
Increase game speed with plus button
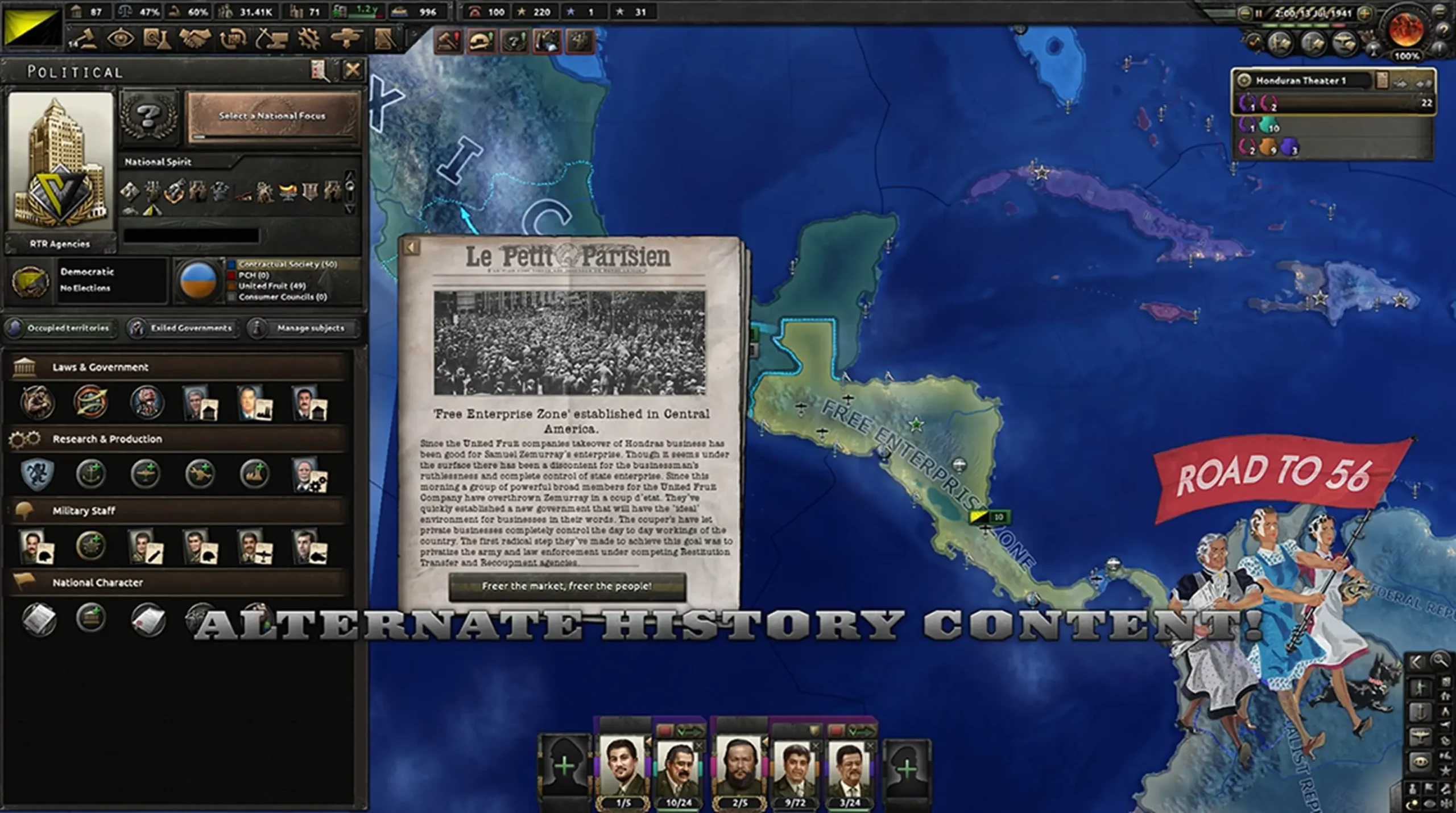1365,13
